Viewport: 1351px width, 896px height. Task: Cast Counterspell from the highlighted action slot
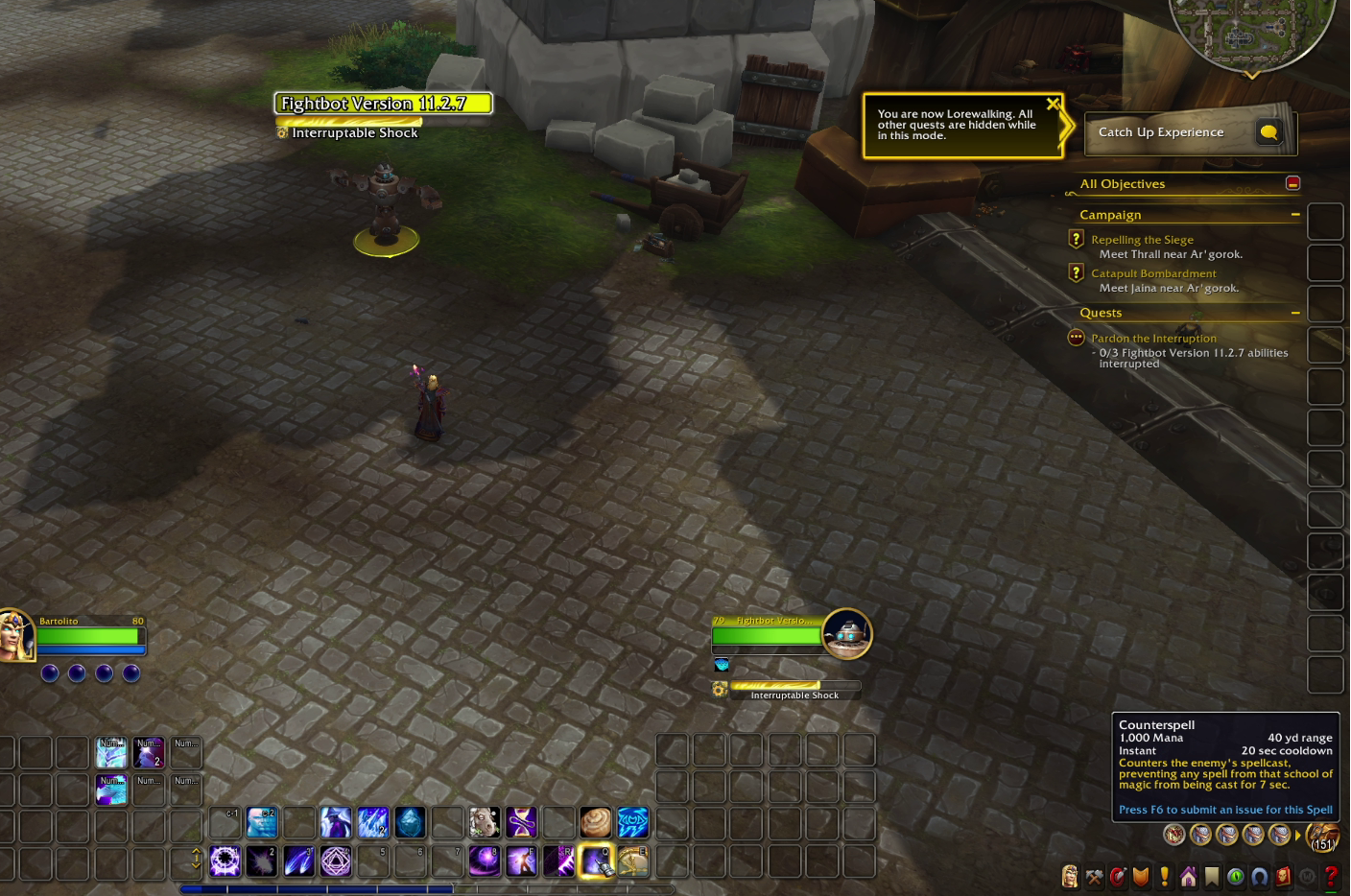pyautogui.click(x=596, y=861)
